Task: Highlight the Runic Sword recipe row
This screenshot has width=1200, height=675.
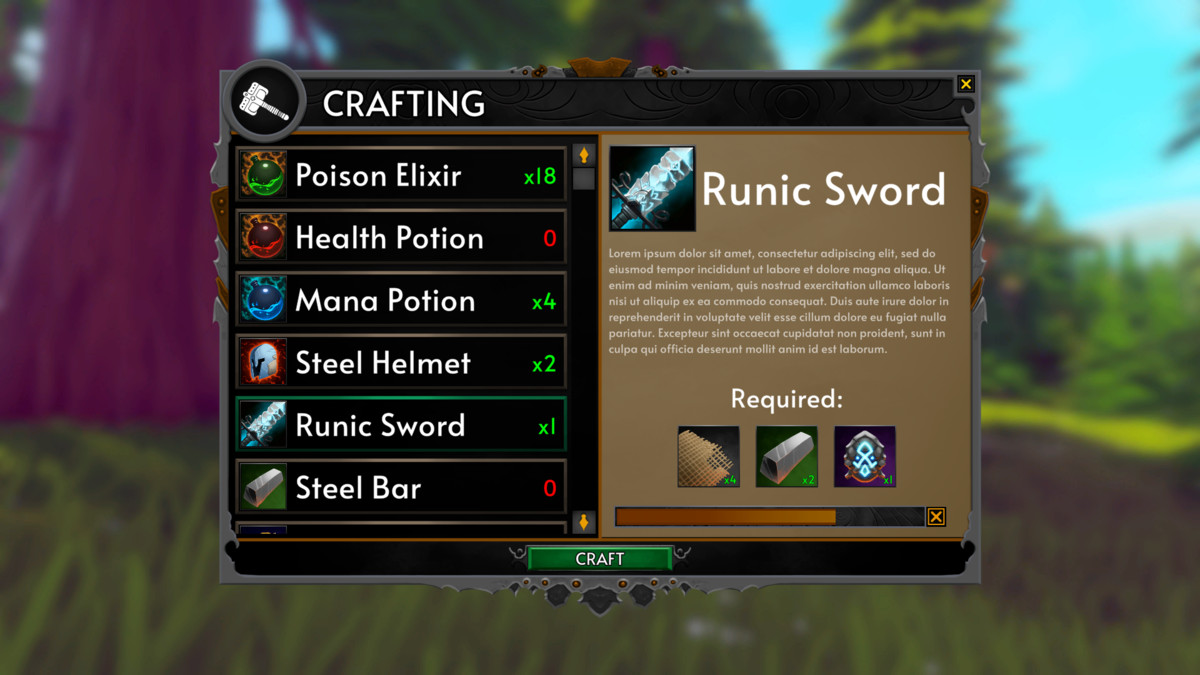Action: pos(400,426)
